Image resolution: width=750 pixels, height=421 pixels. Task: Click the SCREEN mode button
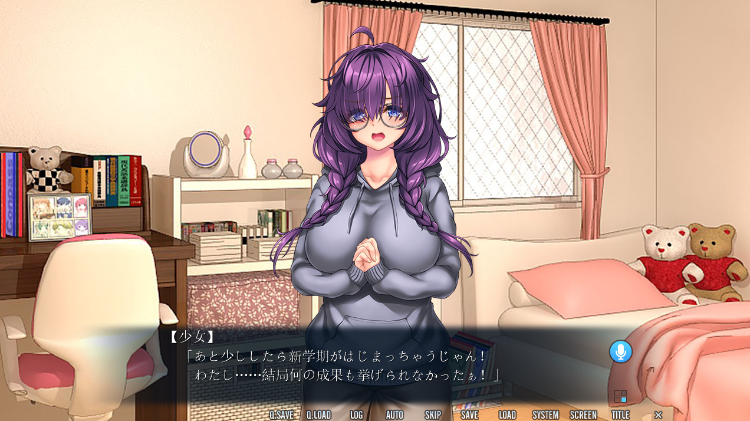coord(583,414)
